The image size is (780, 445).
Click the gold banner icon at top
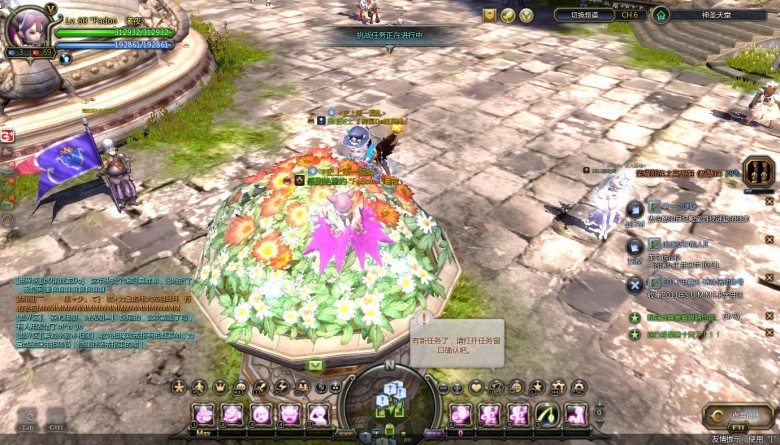pos(490,15)
